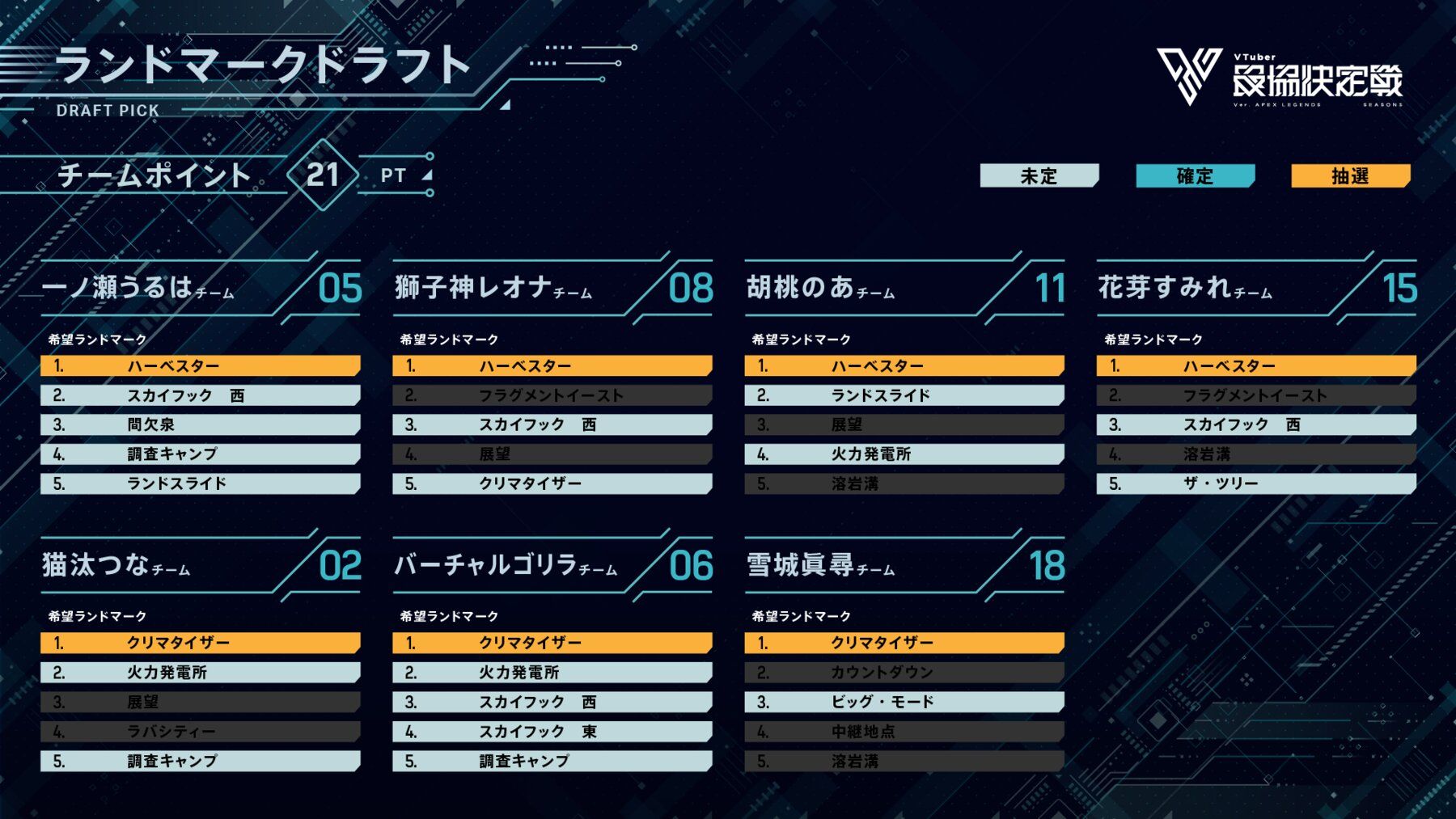The image size is (1456, 819).
Task: Click クリマタイザー row of 猫汰つな team
Action: (x=200, y=643)
